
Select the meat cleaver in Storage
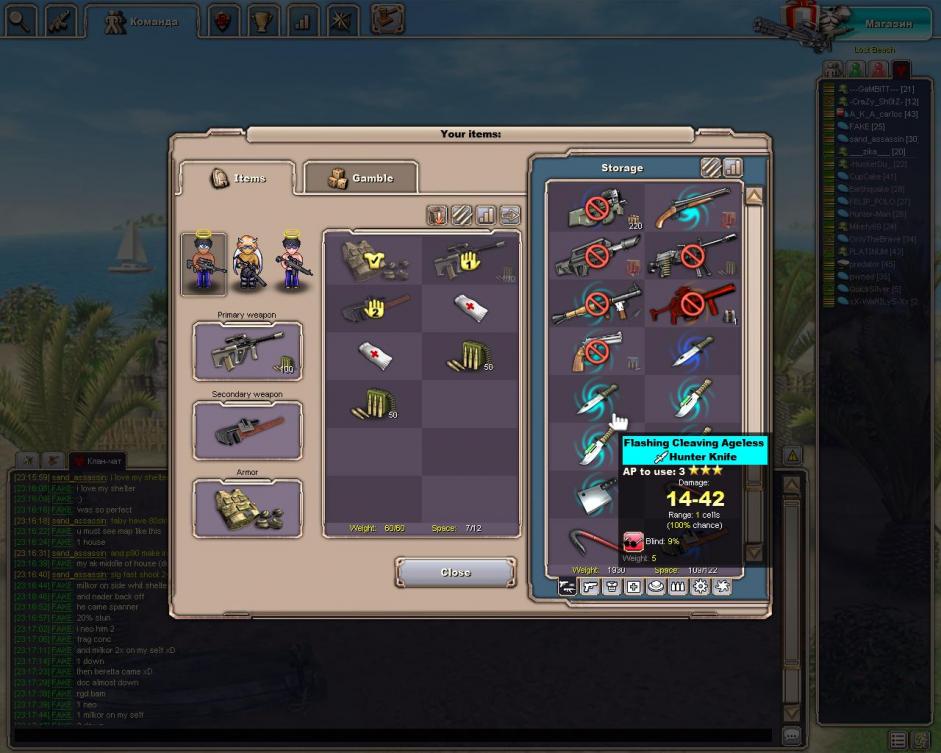pos(596,494)
